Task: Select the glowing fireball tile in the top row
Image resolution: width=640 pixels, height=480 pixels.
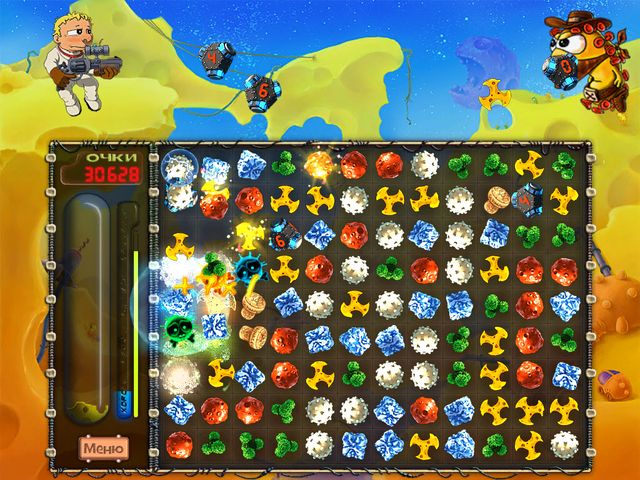Action: 318,164
